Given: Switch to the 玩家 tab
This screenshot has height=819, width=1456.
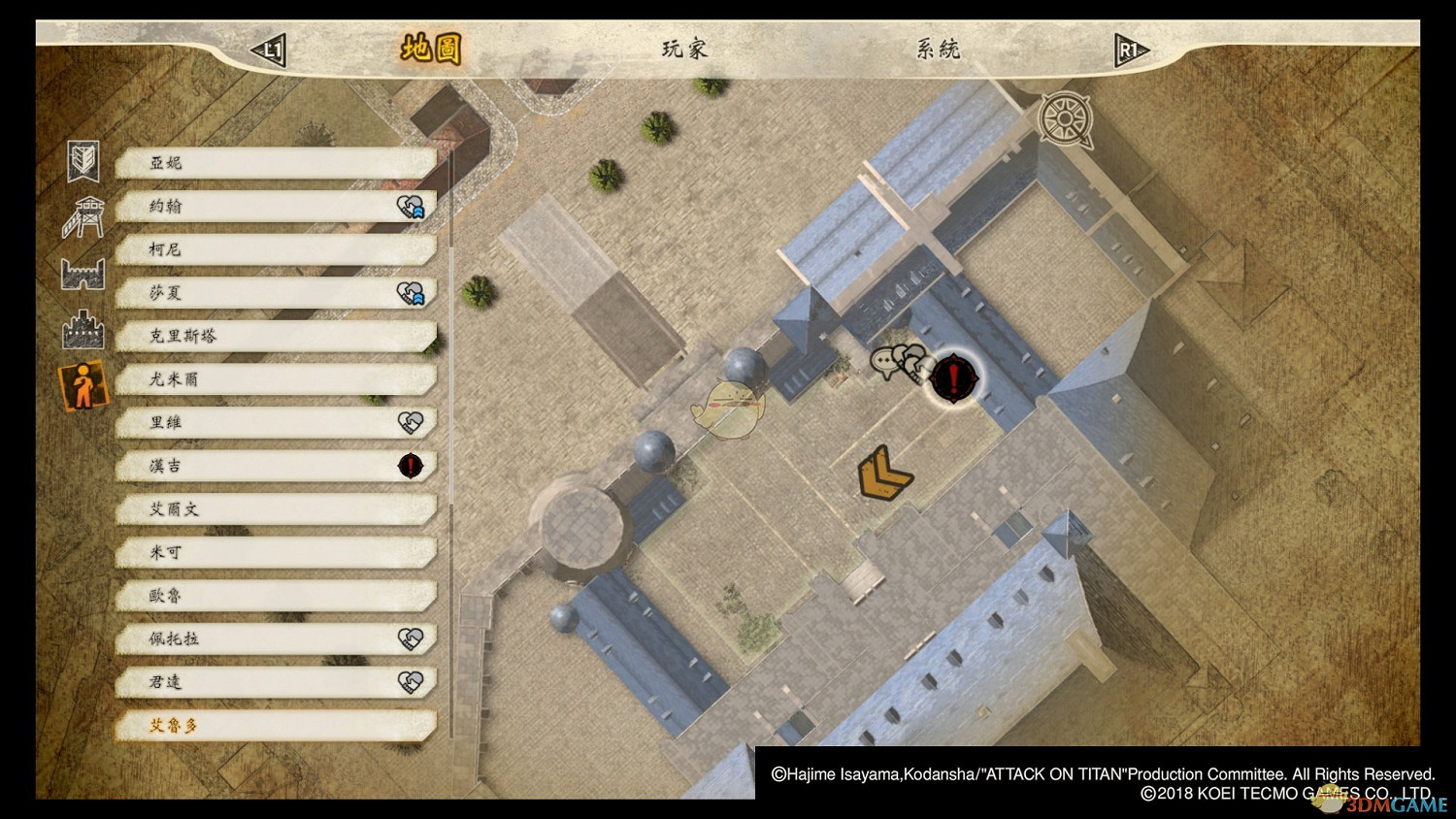Looking at the screenshot, I should tap(684, 49).
